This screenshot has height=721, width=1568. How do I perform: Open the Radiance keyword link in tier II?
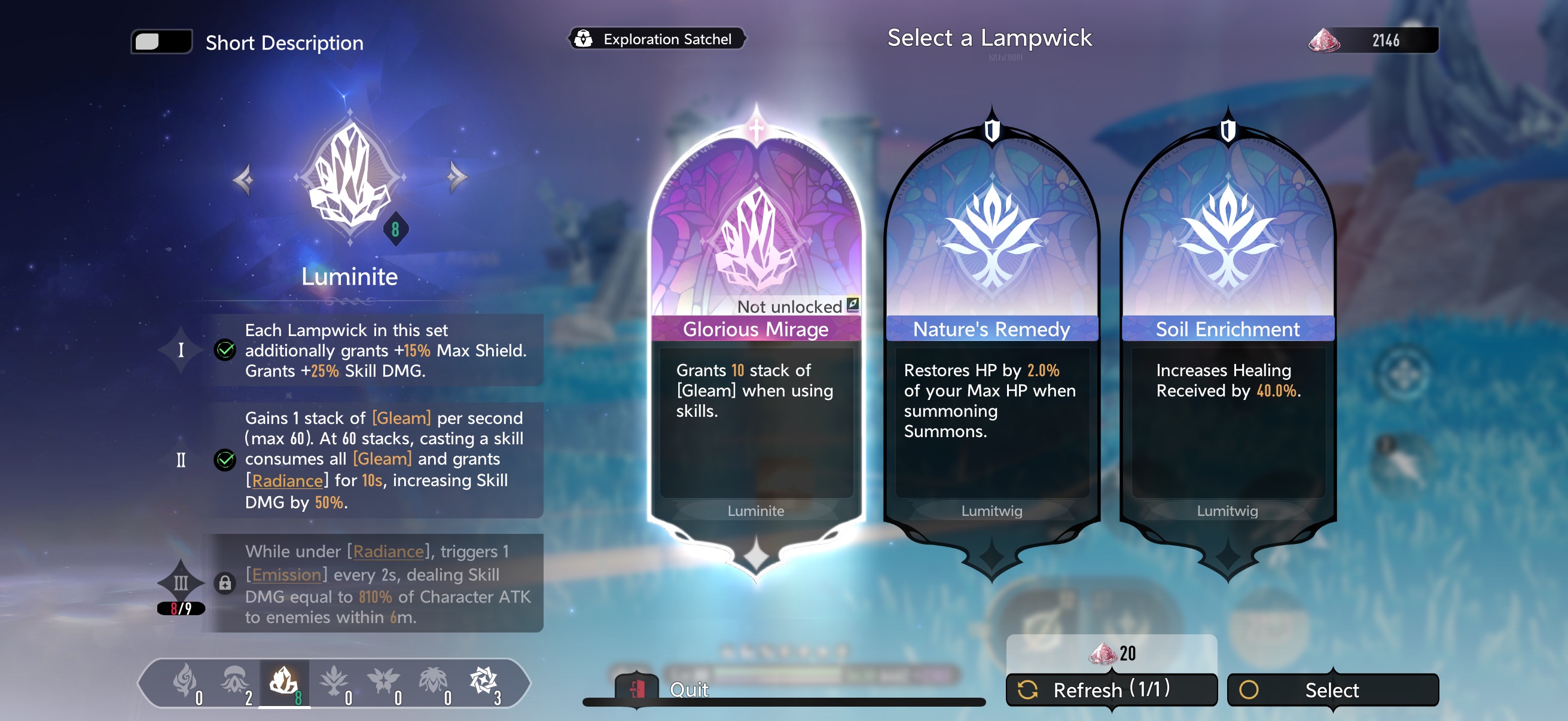pyautogui.click(x=287, y=481)
